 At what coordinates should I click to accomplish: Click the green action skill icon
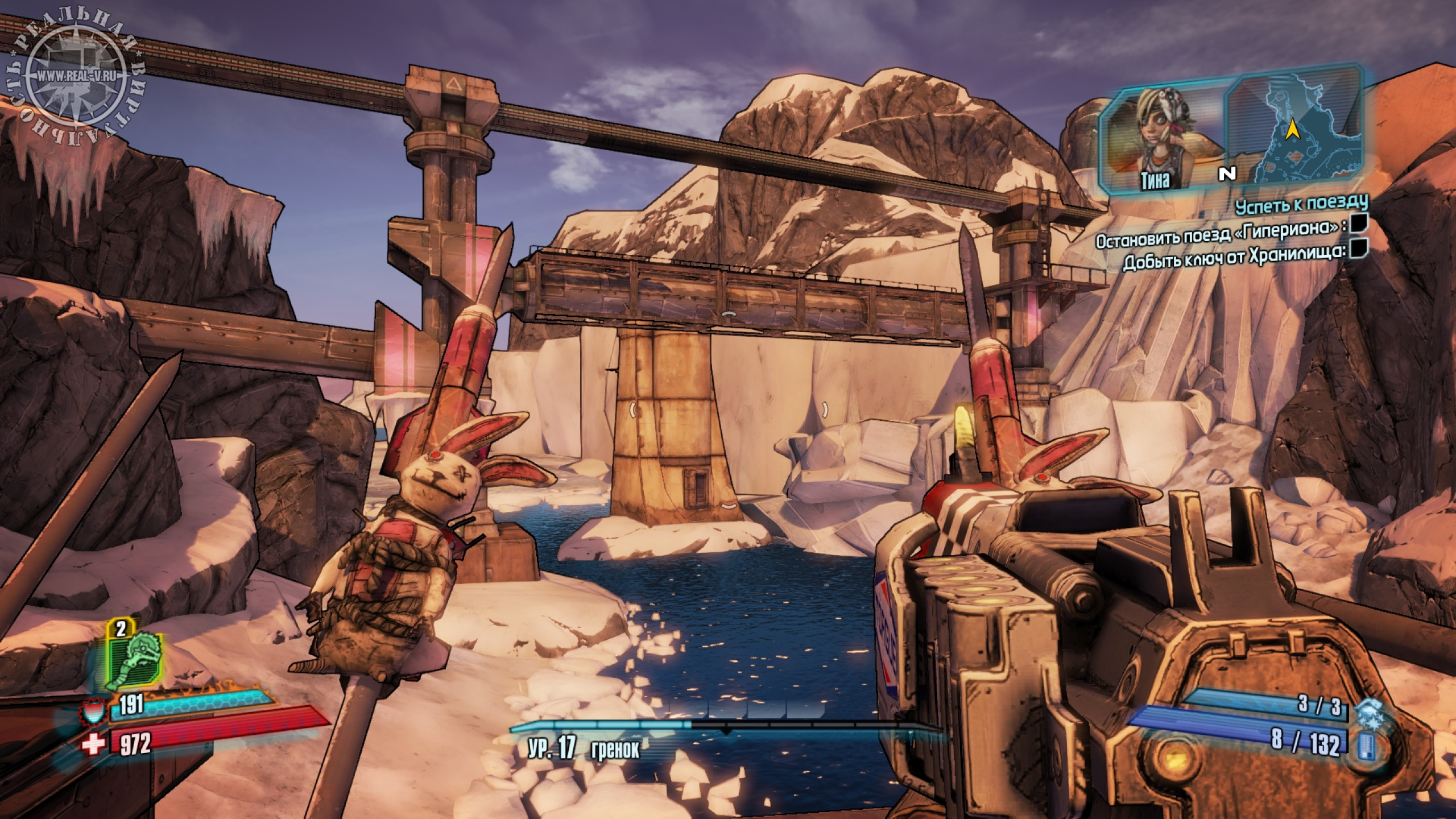(x=136, y=660)
